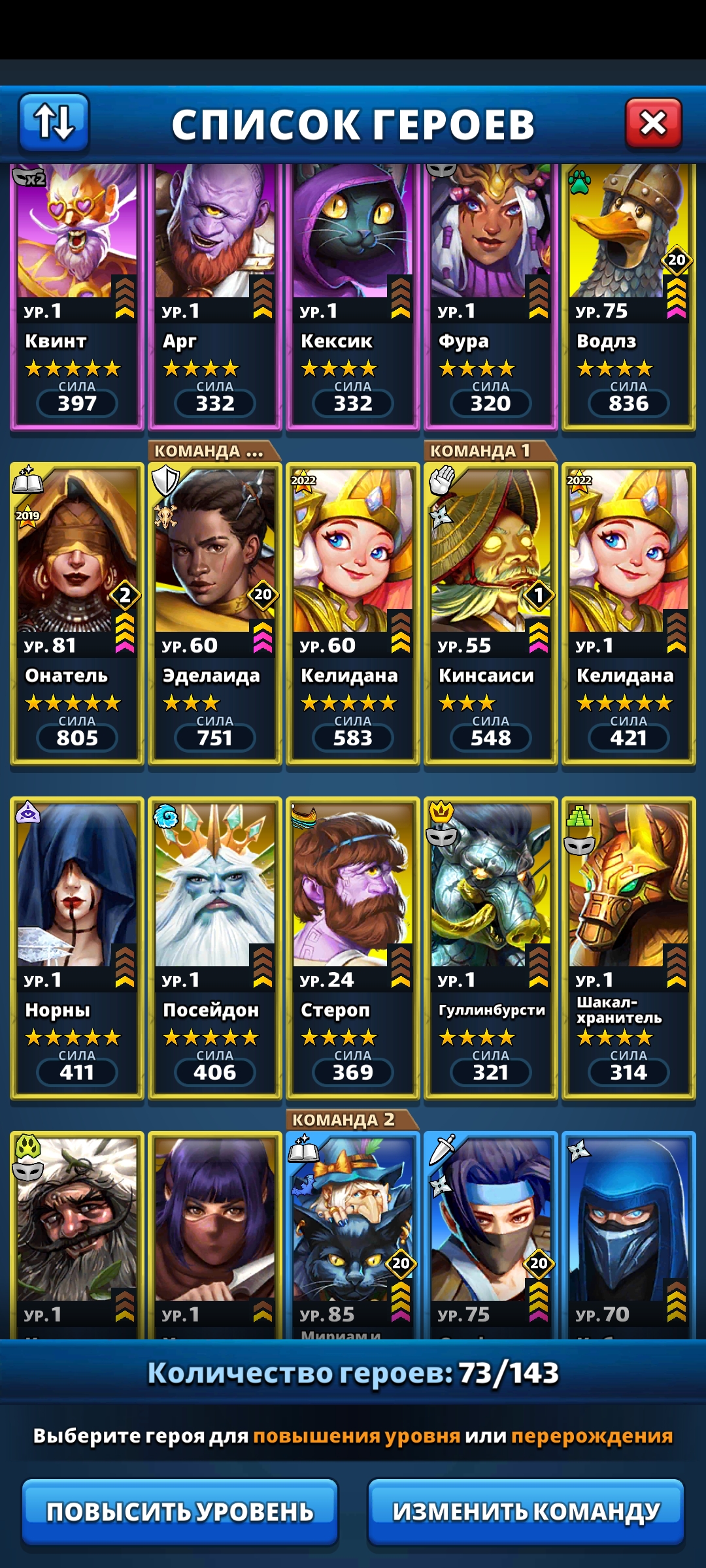The image size is (706, 1568).
Task: Open the hero sorting options
Action: (54, 122)
